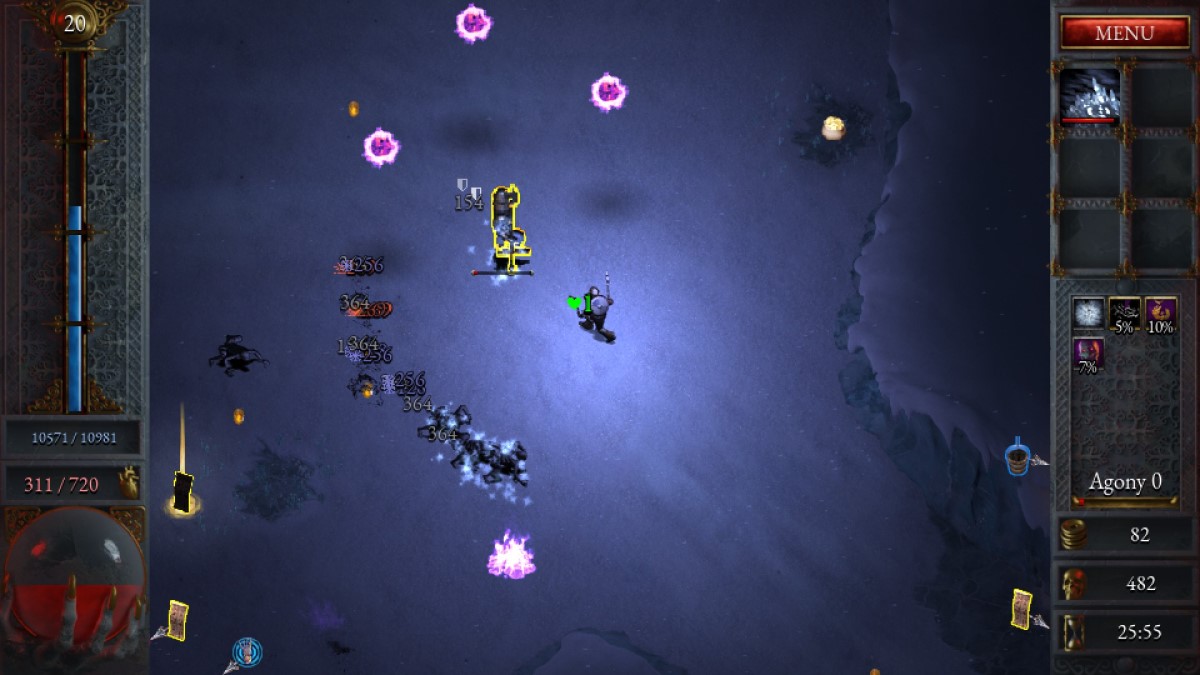Select the white snowflake frost buff icon
The image size is (1200, 675).
[x=1089, y=314]
